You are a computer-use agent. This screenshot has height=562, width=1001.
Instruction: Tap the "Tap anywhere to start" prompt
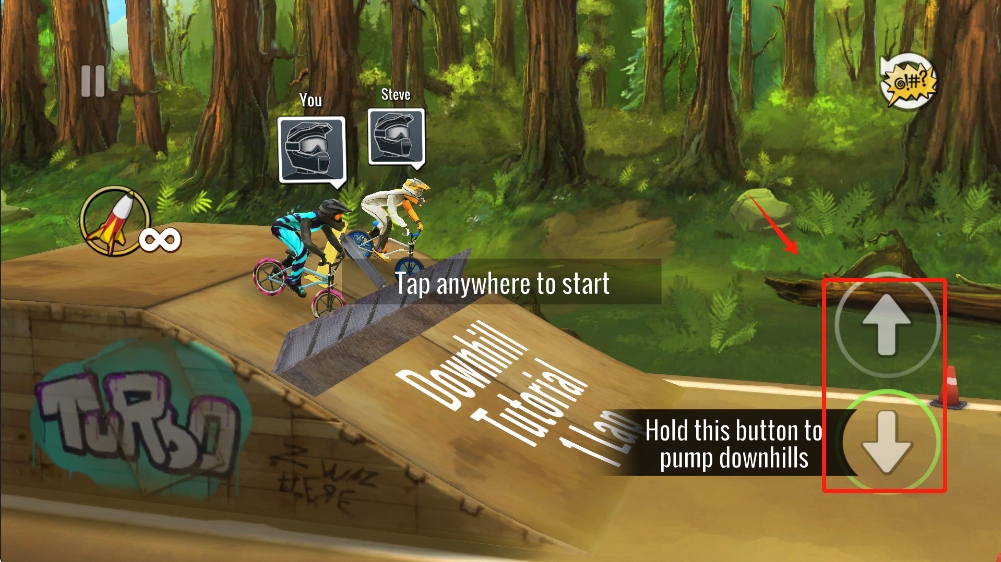click(502, 283)
